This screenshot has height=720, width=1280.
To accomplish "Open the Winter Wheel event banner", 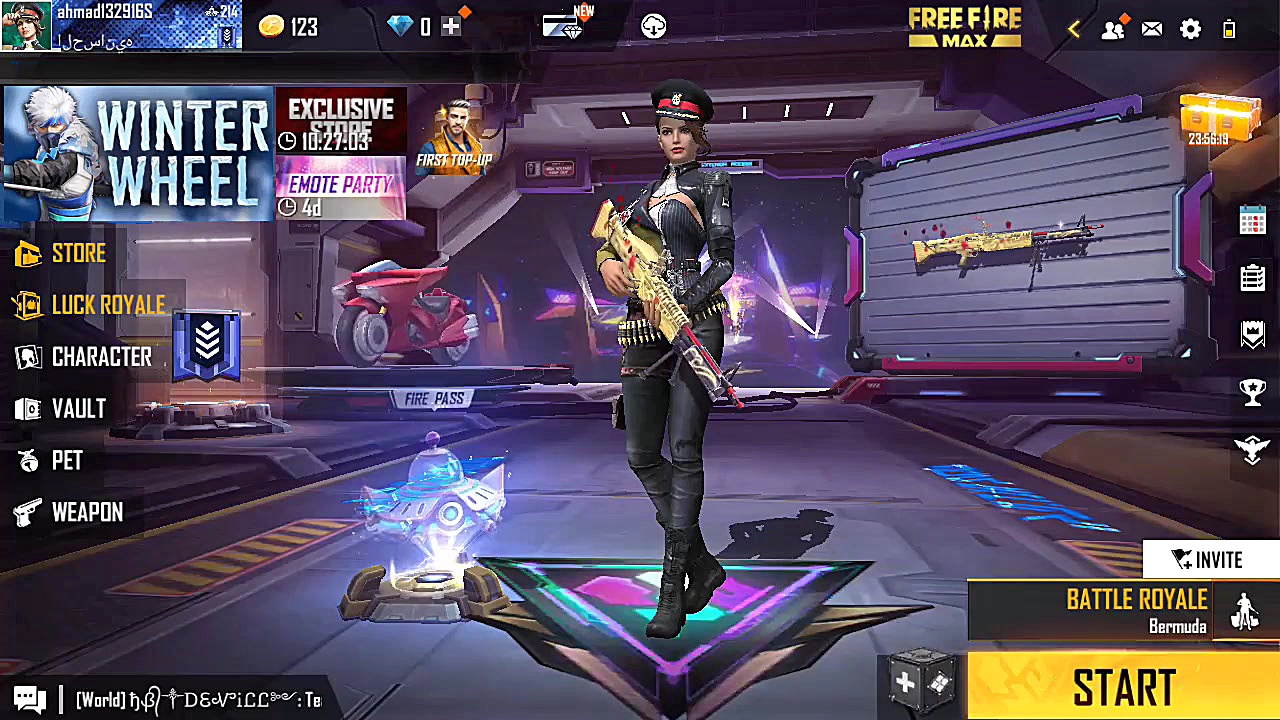I will tap(138, 153).
